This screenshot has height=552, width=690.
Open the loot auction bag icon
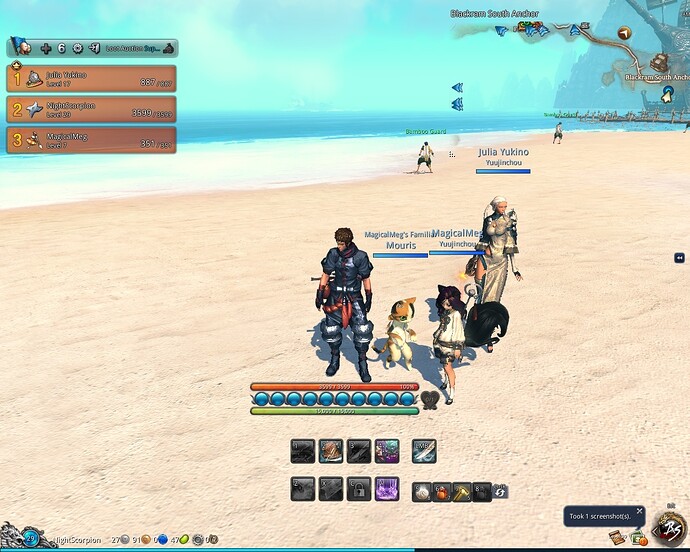[x=168, y=47]
